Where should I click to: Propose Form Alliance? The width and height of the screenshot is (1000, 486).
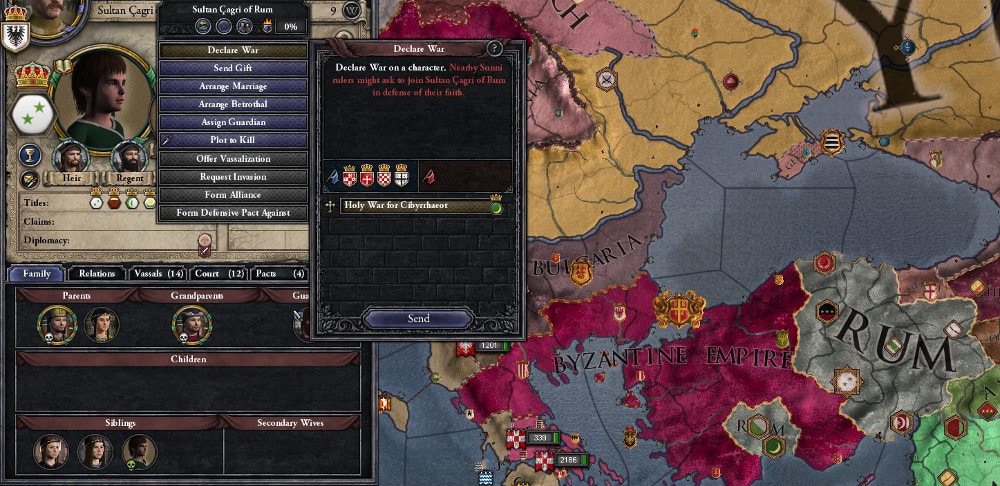point(233,194)
